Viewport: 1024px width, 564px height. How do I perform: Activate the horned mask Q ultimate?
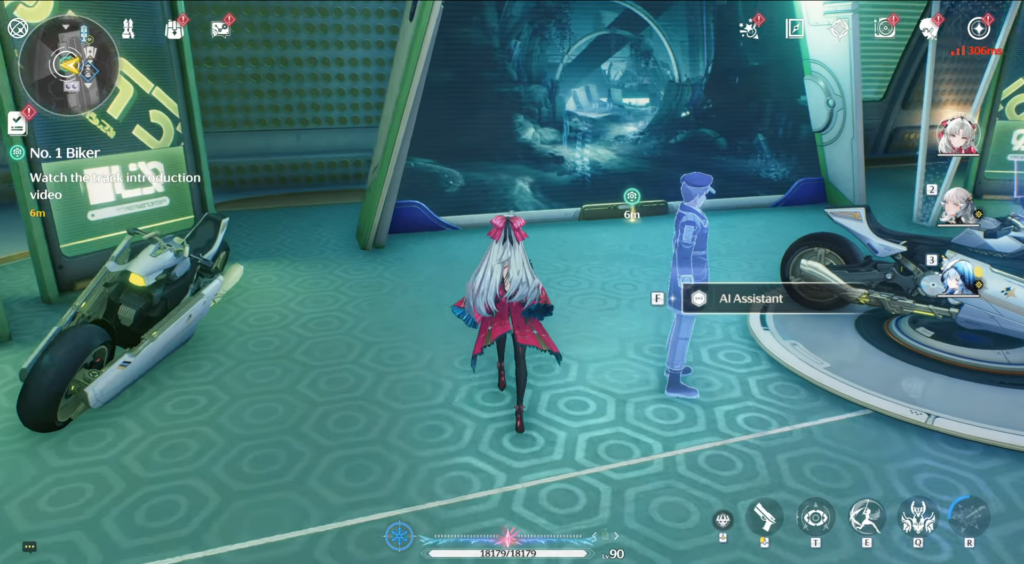[917, 517]
